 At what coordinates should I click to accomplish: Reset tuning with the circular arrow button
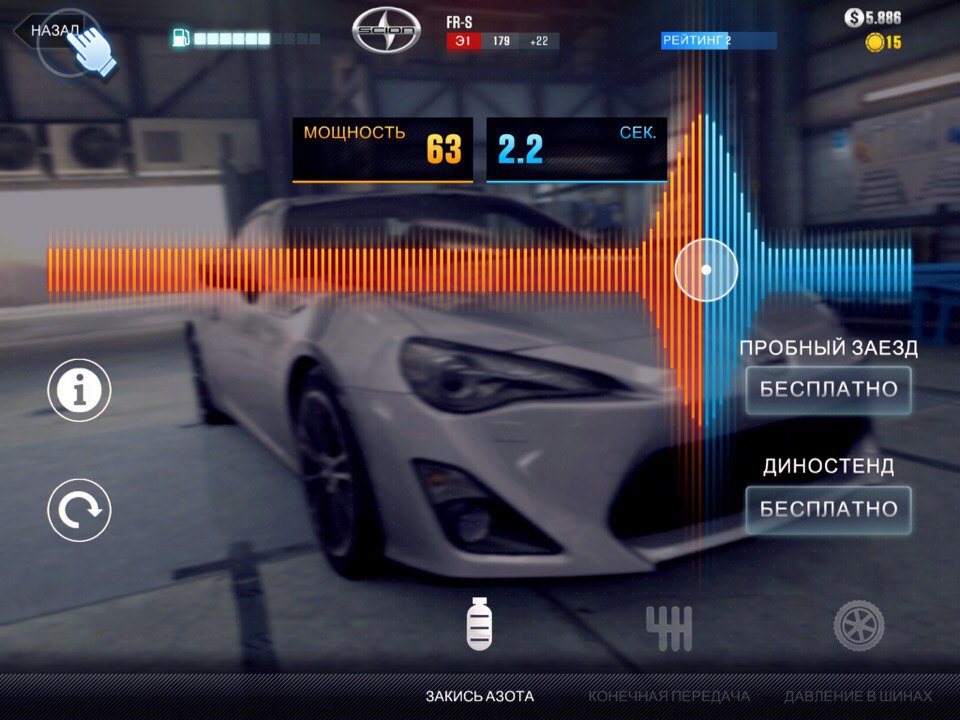79,510
